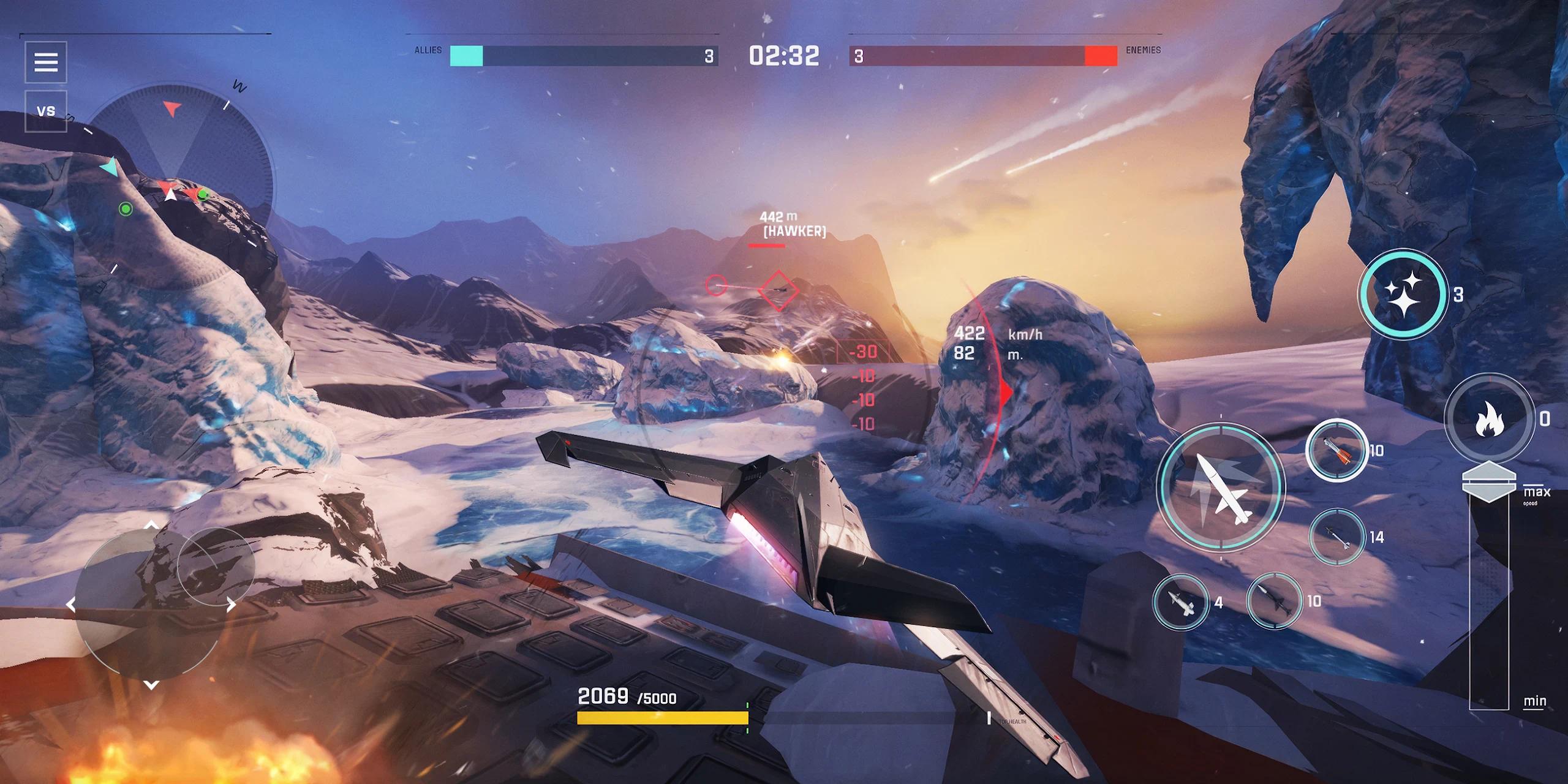Activate the sparkle flares countermeasure

(1403, 294)
